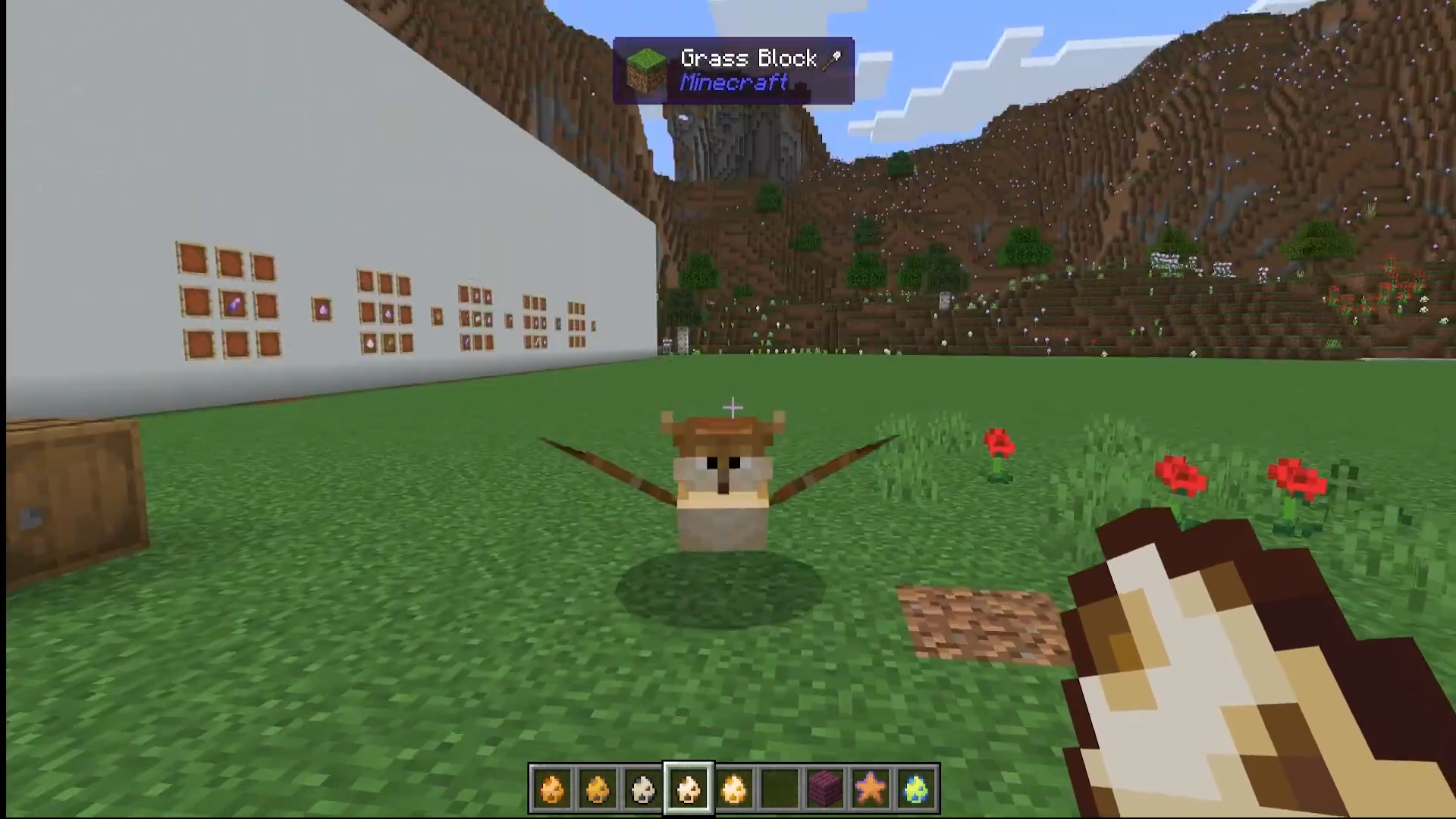1456x819 pixels.
Task: Choose the highlighted white and brown spawn egg
Action: pos(689,789)
